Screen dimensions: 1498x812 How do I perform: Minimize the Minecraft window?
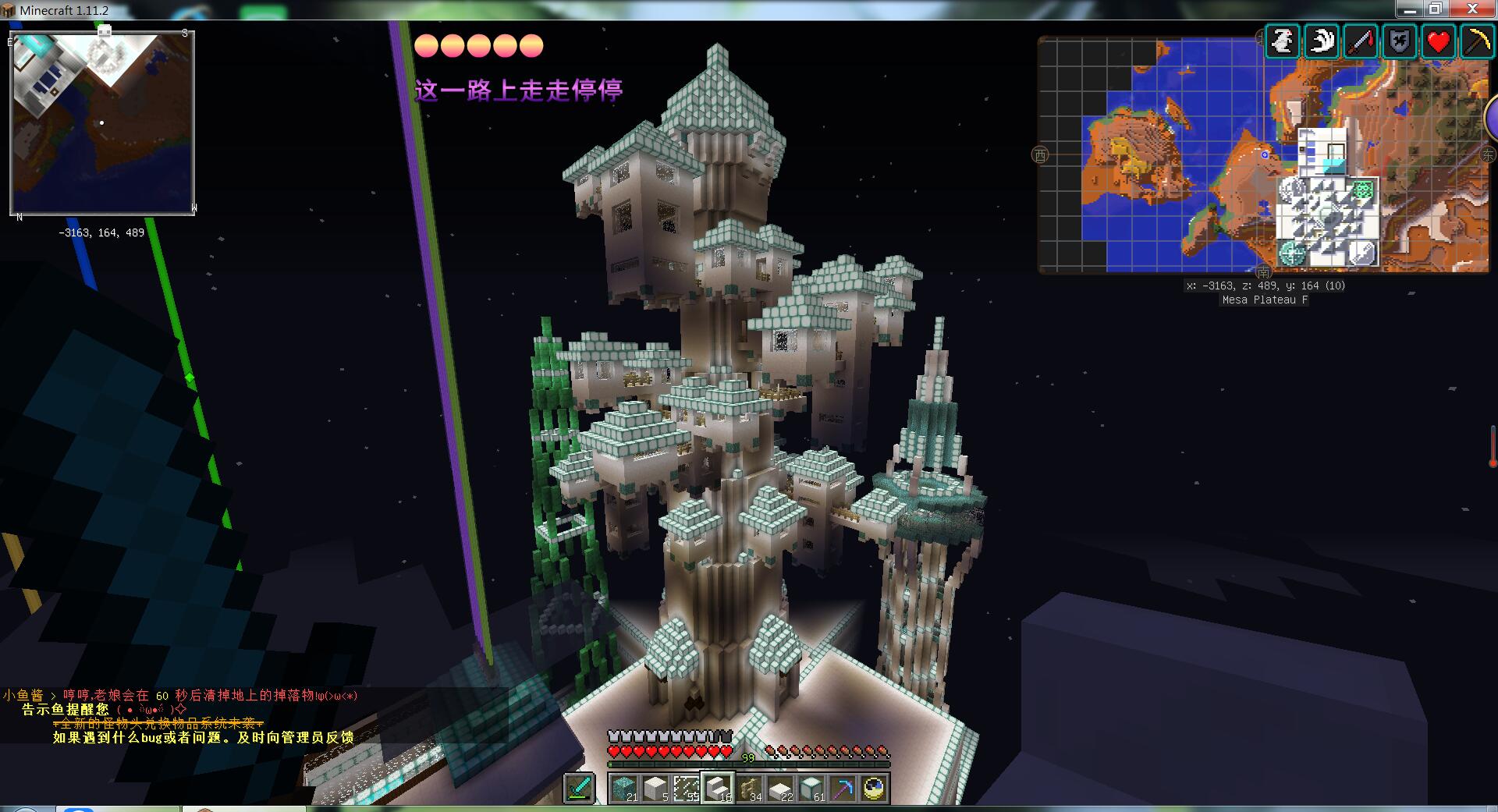[1409, 9]
